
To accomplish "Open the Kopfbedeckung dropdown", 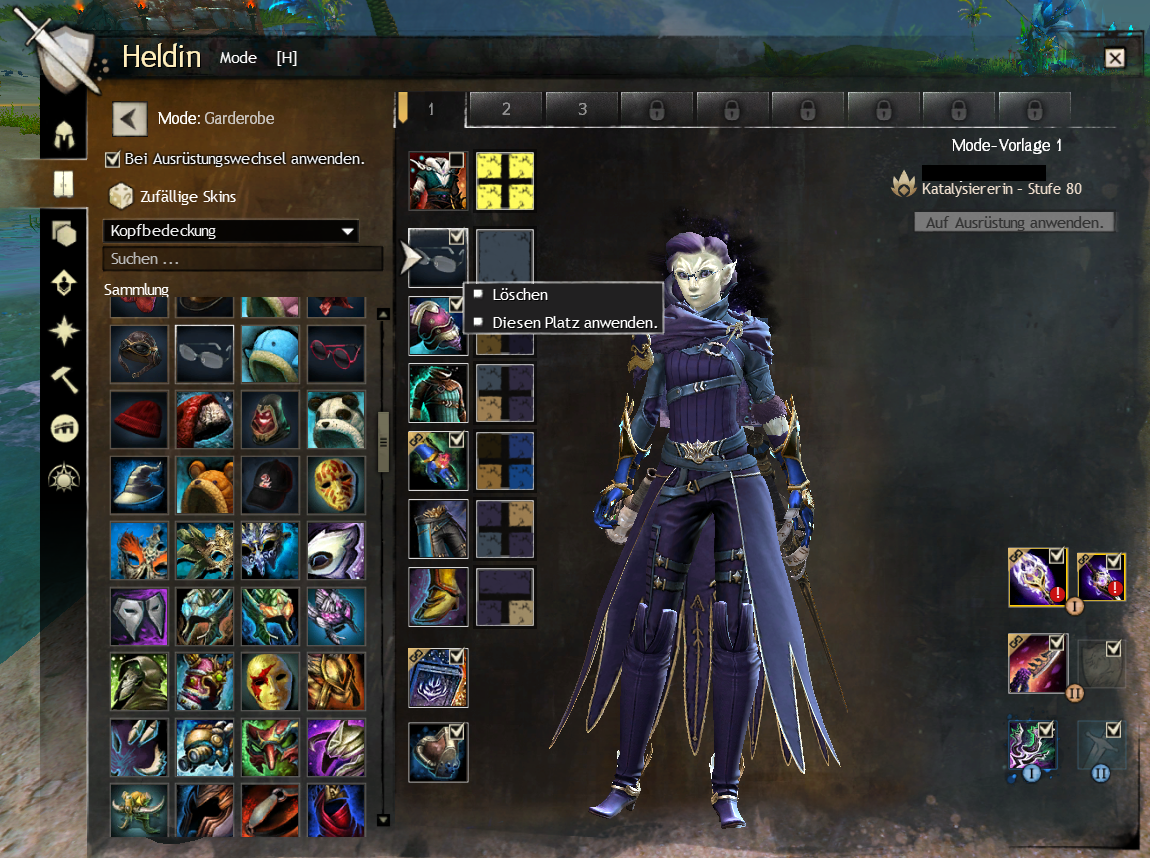I will click(230, 231).
